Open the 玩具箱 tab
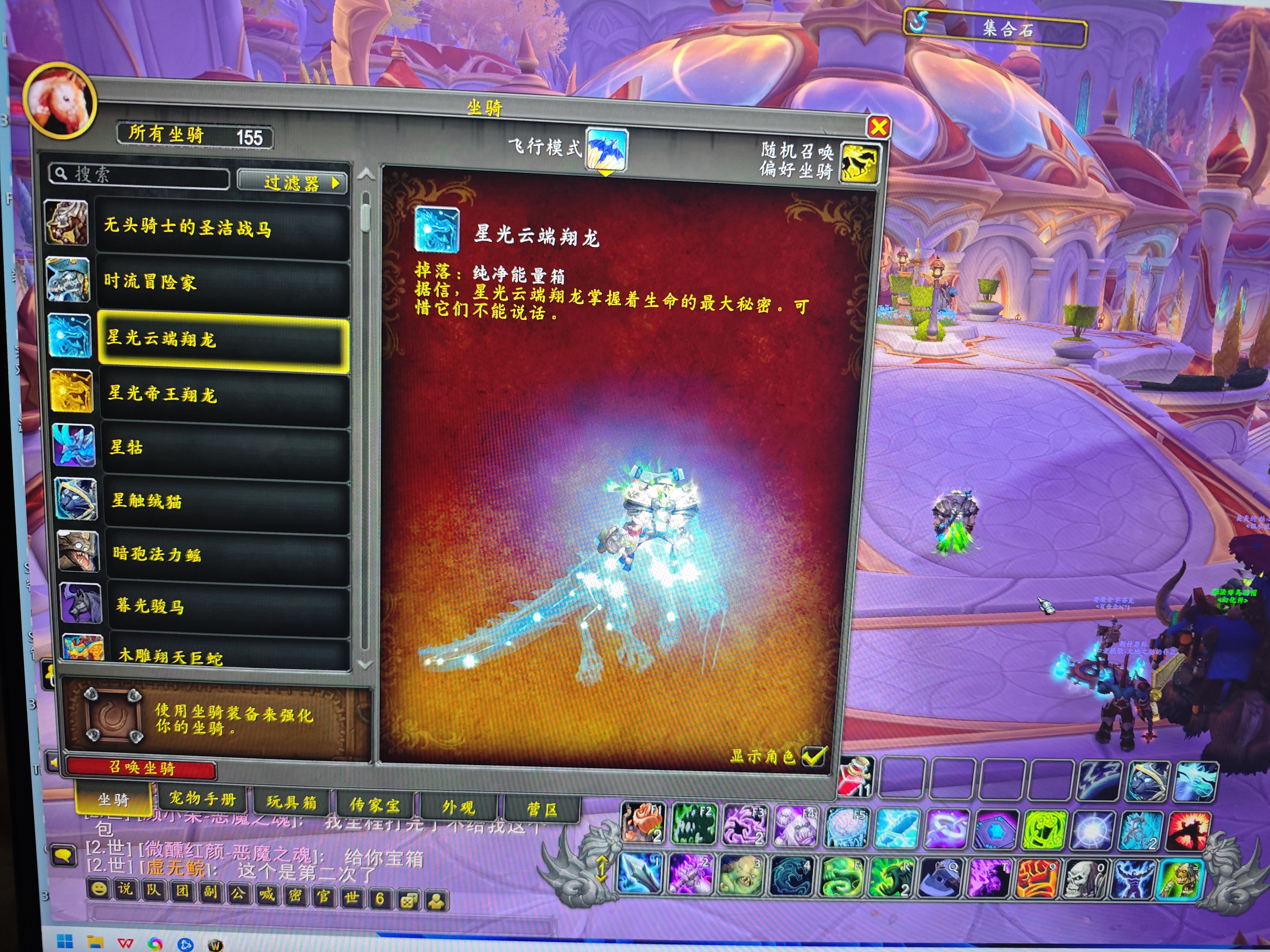The height and width of the screenshot is (952, 1270). (291, 802)
